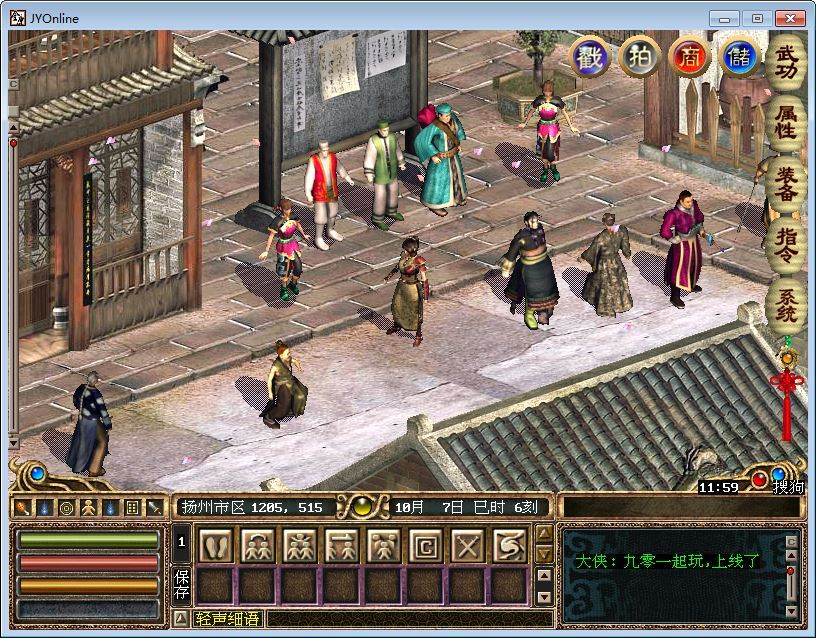Image resolution: width=816 pixels, height=638 pixels.
Task: Click the chat input field
Action: tap(400, 619)
